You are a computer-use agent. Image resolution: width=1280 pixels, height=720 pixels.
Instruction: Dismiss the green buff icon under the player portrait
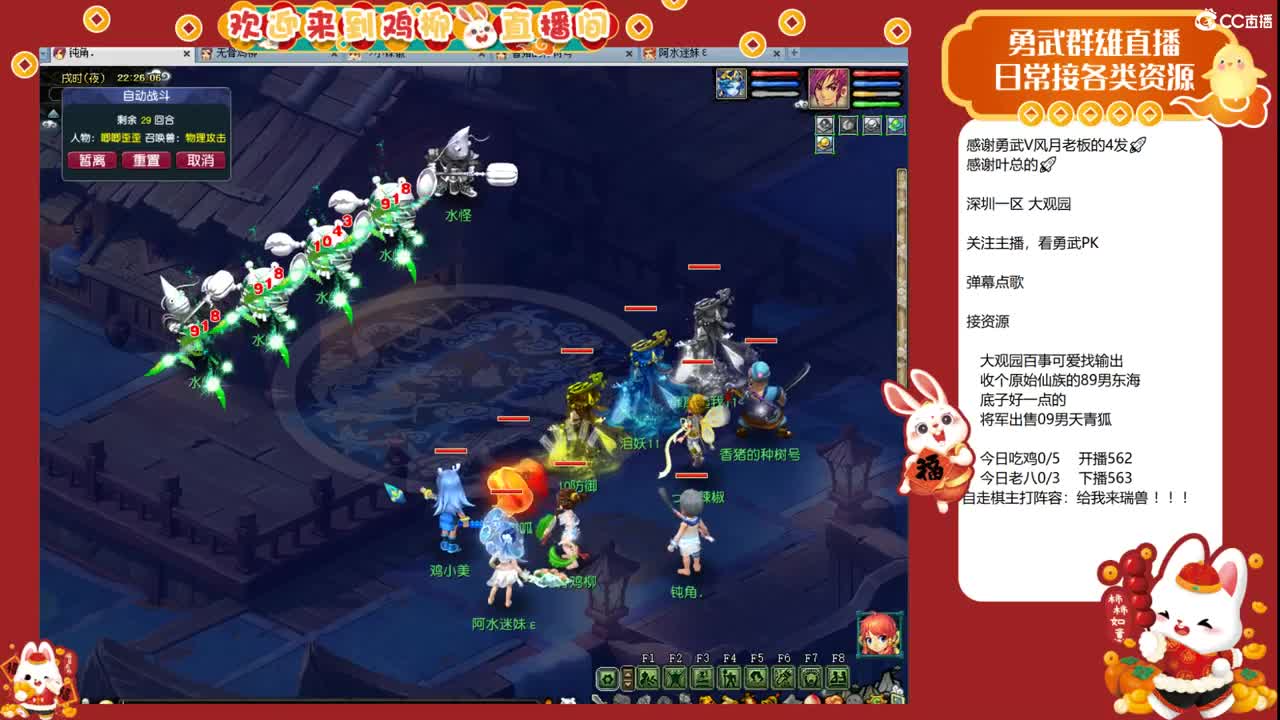tap(895, 124)
